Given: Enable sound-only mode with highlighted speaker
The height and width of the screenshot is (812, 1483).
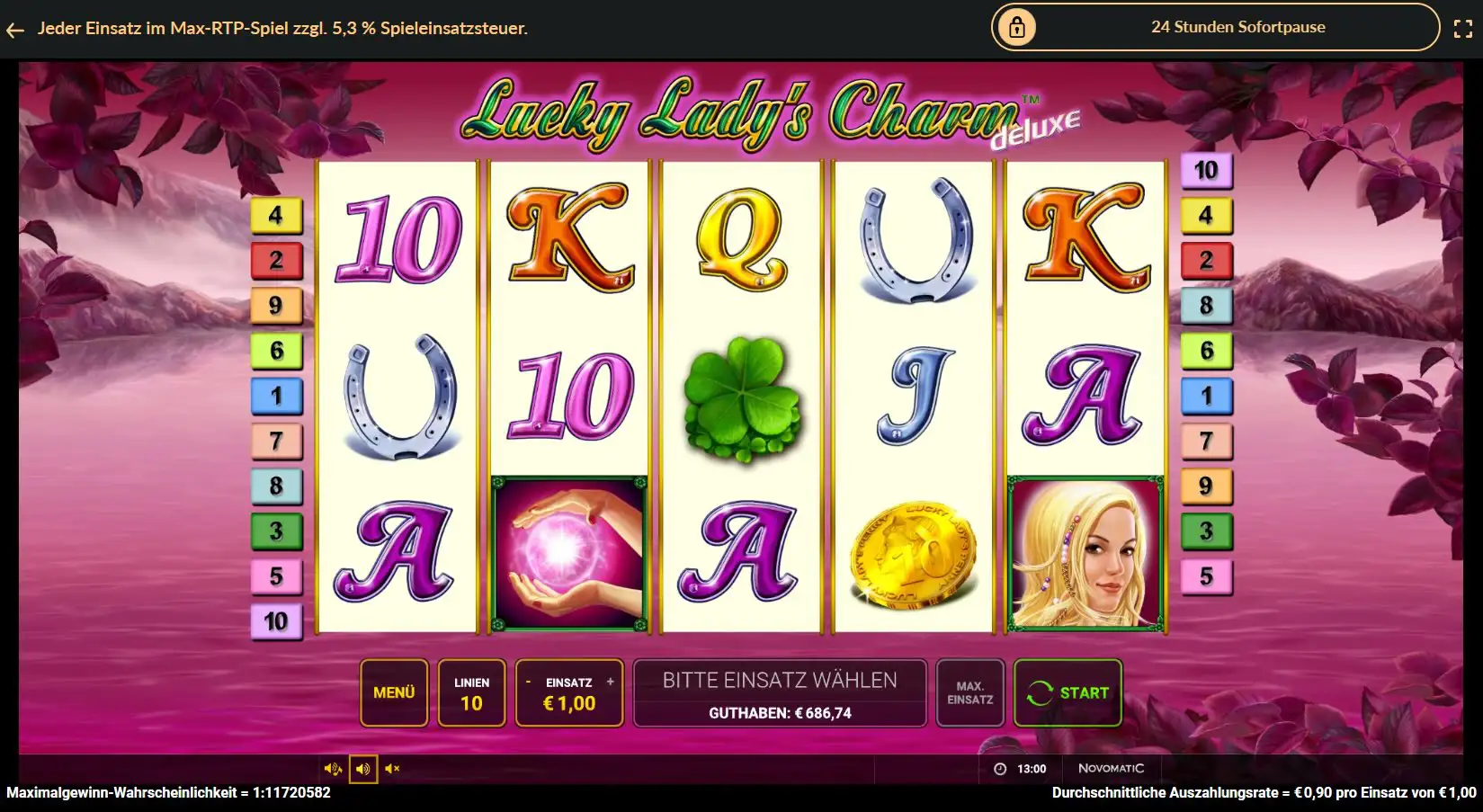Looking at the screenshot, I should 362,768.
